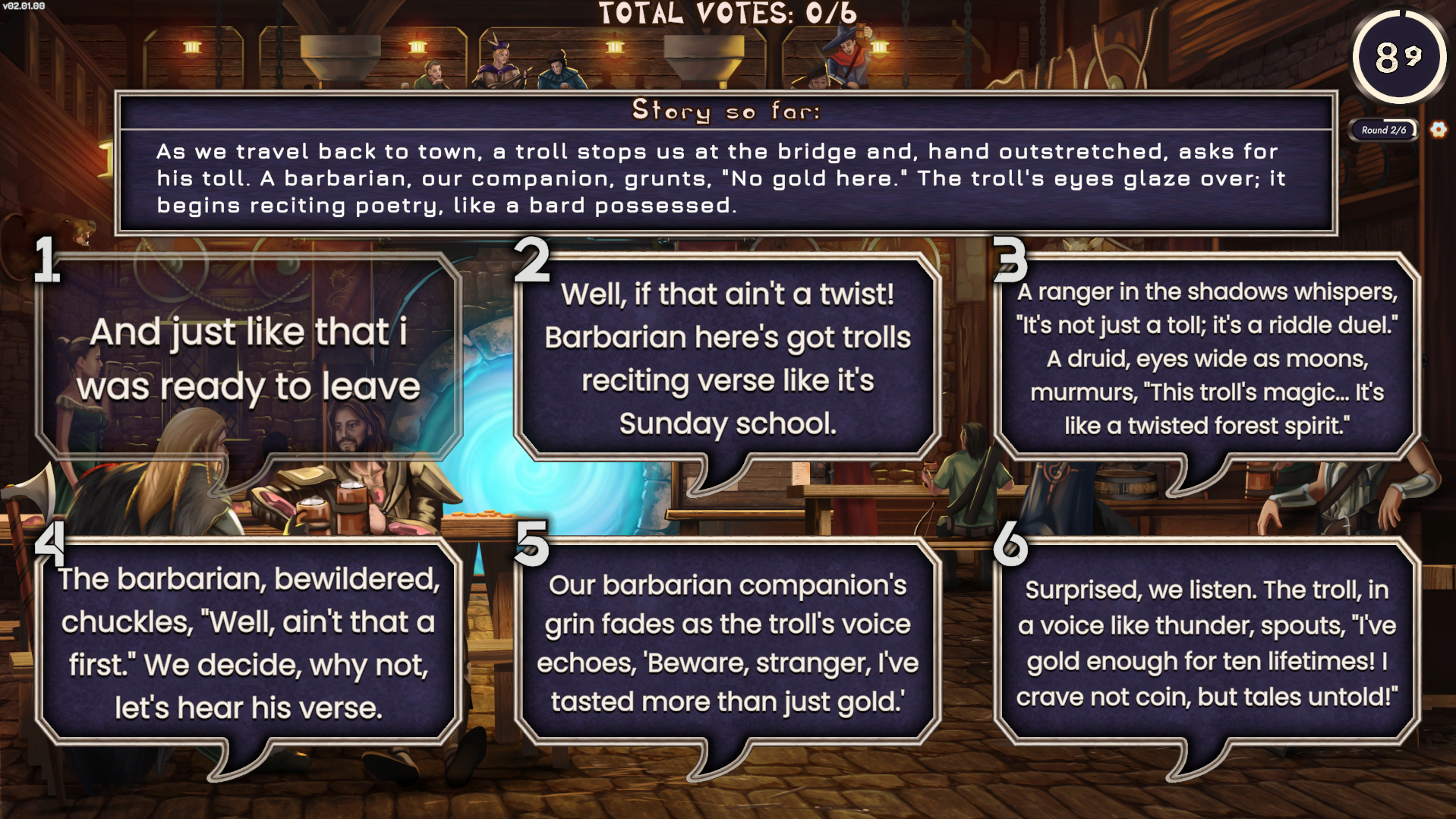Choose answer 6 "crave not coin"
Image resolution: width=1456 pixels, height=819 pixels.
pyautogui.click(x=1206, y=642)
